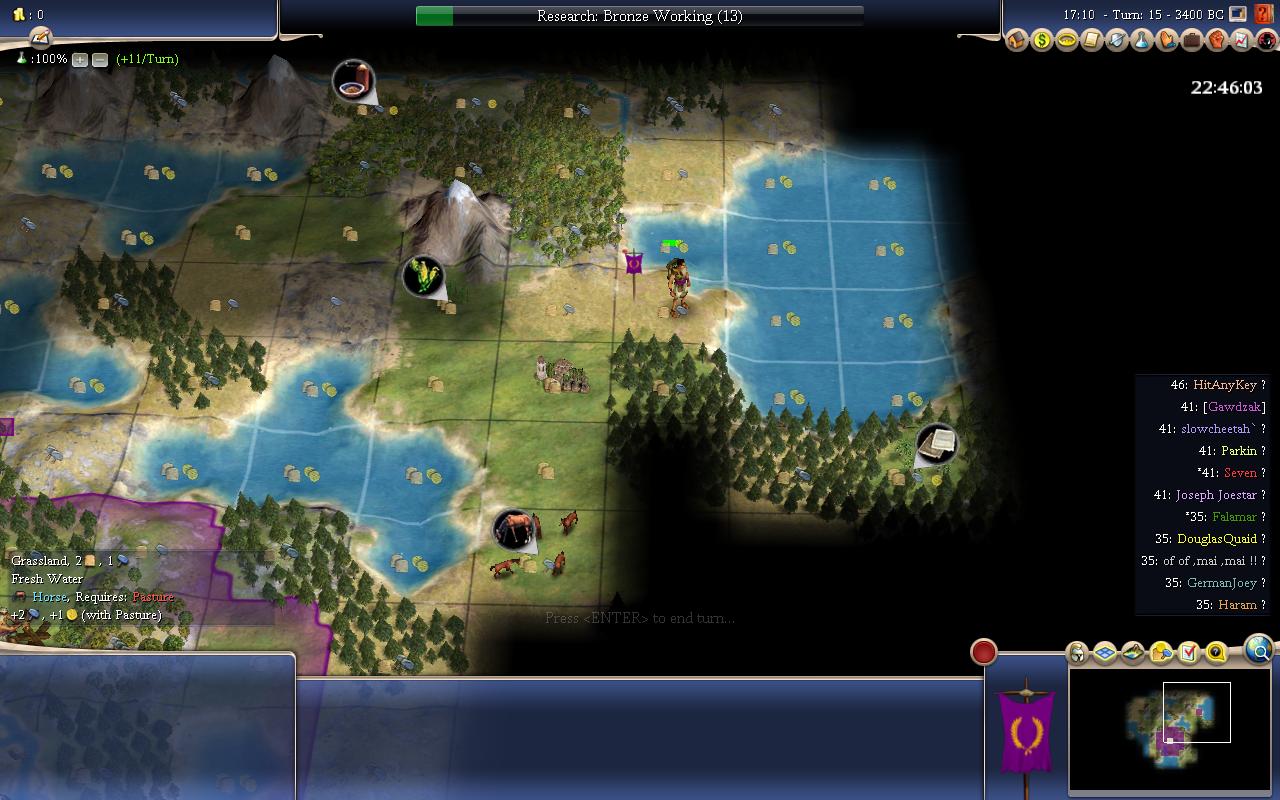Open the domestic advisor house icon
The image size is (1280, 800).
point(1017,41)
